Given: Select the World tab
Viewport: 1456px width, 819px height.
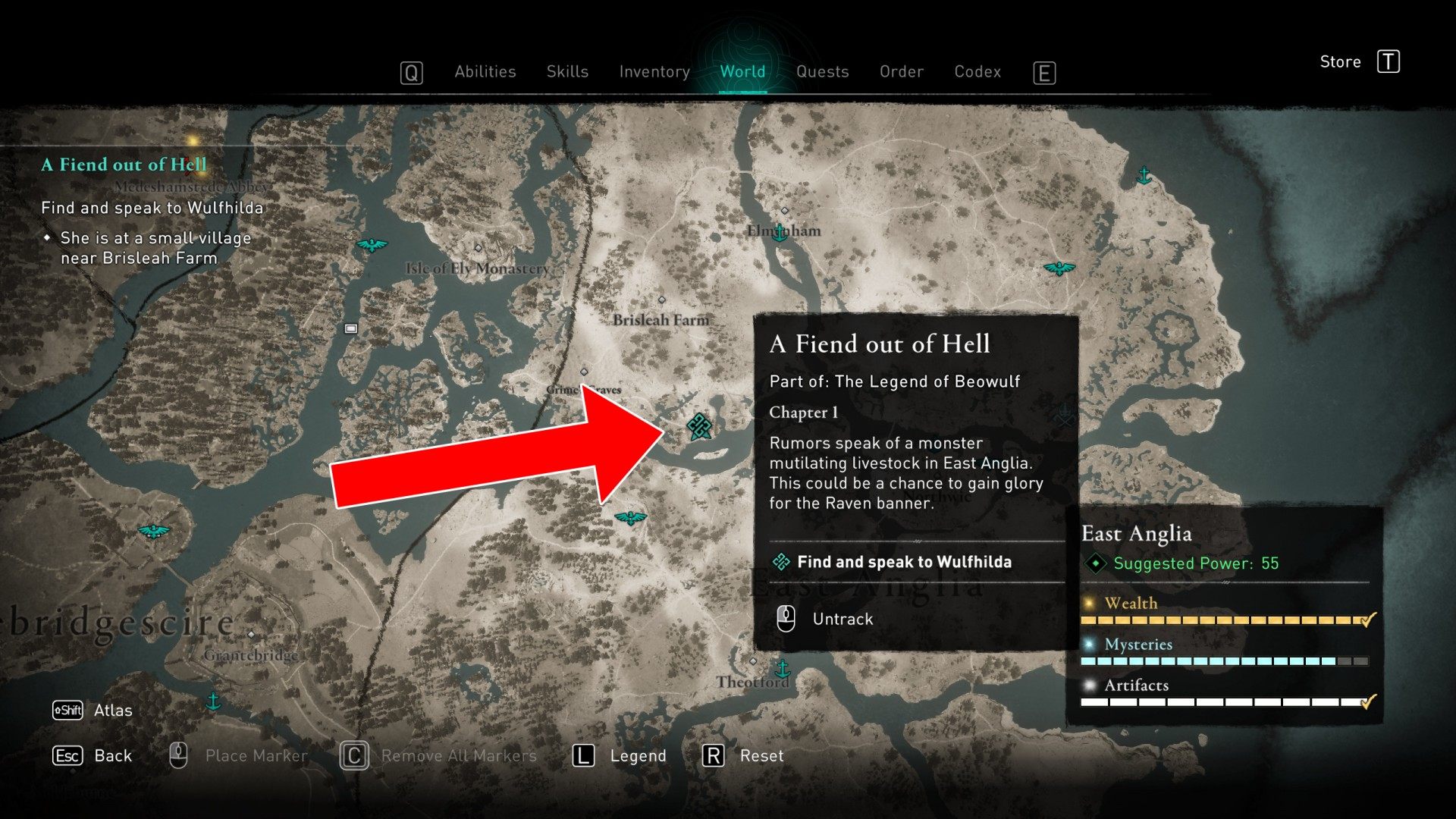Looking at the screenshot, I should click(742, 72).
